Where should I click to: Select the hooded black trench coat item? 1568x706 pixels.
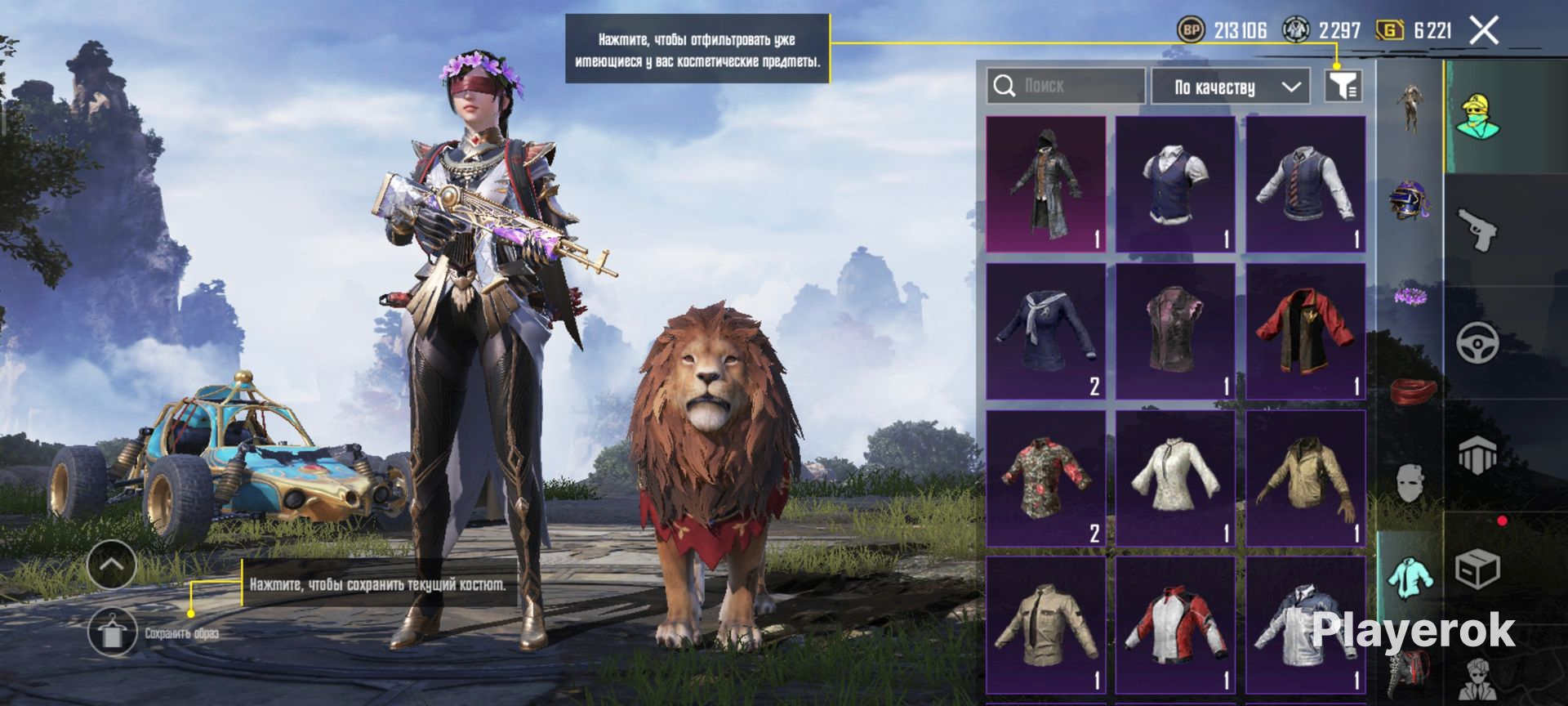tap(1045, 184)
